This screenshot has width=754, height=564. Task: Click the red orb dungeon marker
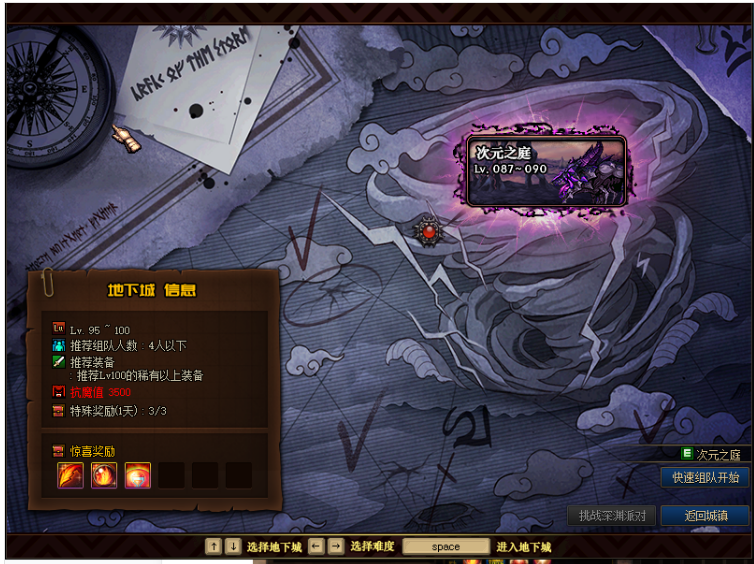point(430,231)
